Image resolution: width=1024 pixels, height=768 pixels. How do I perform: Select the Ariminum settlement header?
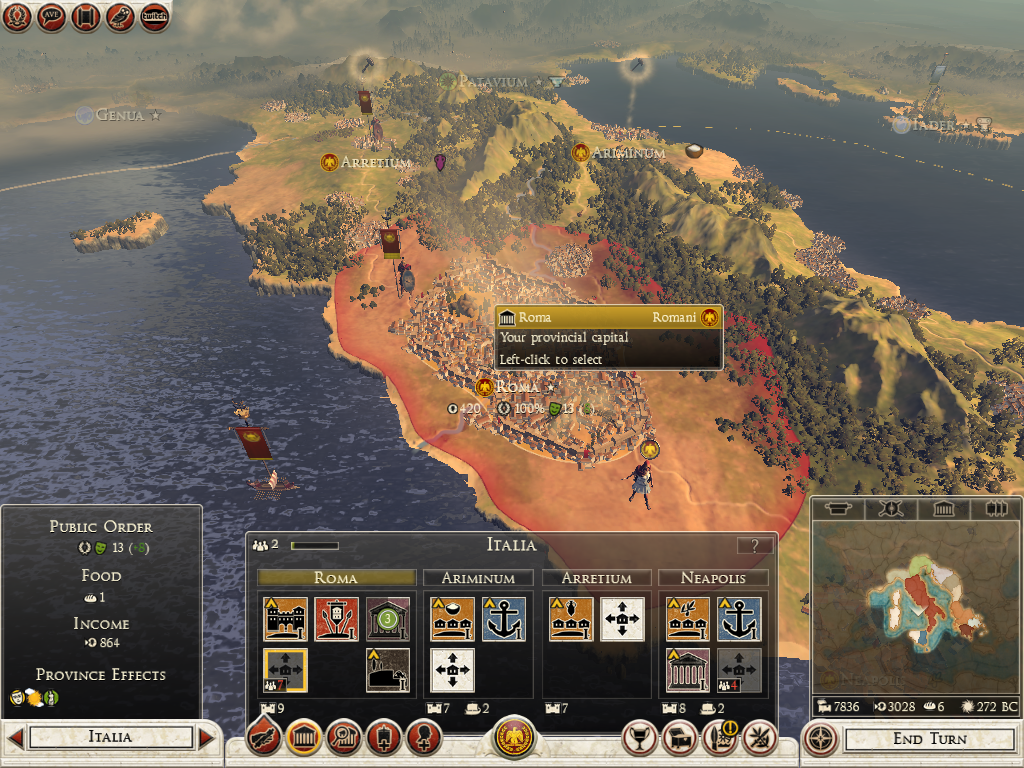477,578
